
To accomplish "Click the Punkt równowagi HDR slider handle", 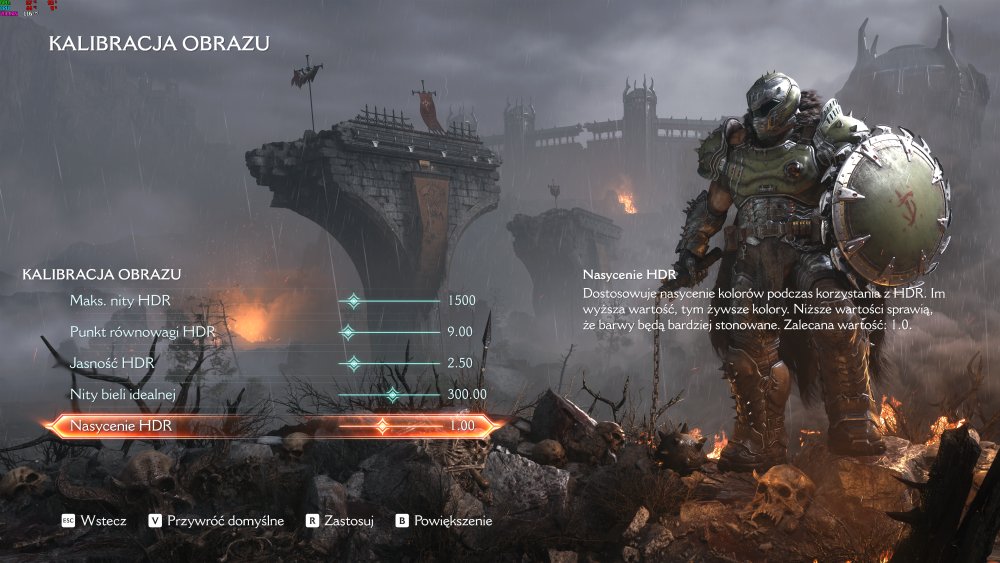I will [x=347, y=332].
